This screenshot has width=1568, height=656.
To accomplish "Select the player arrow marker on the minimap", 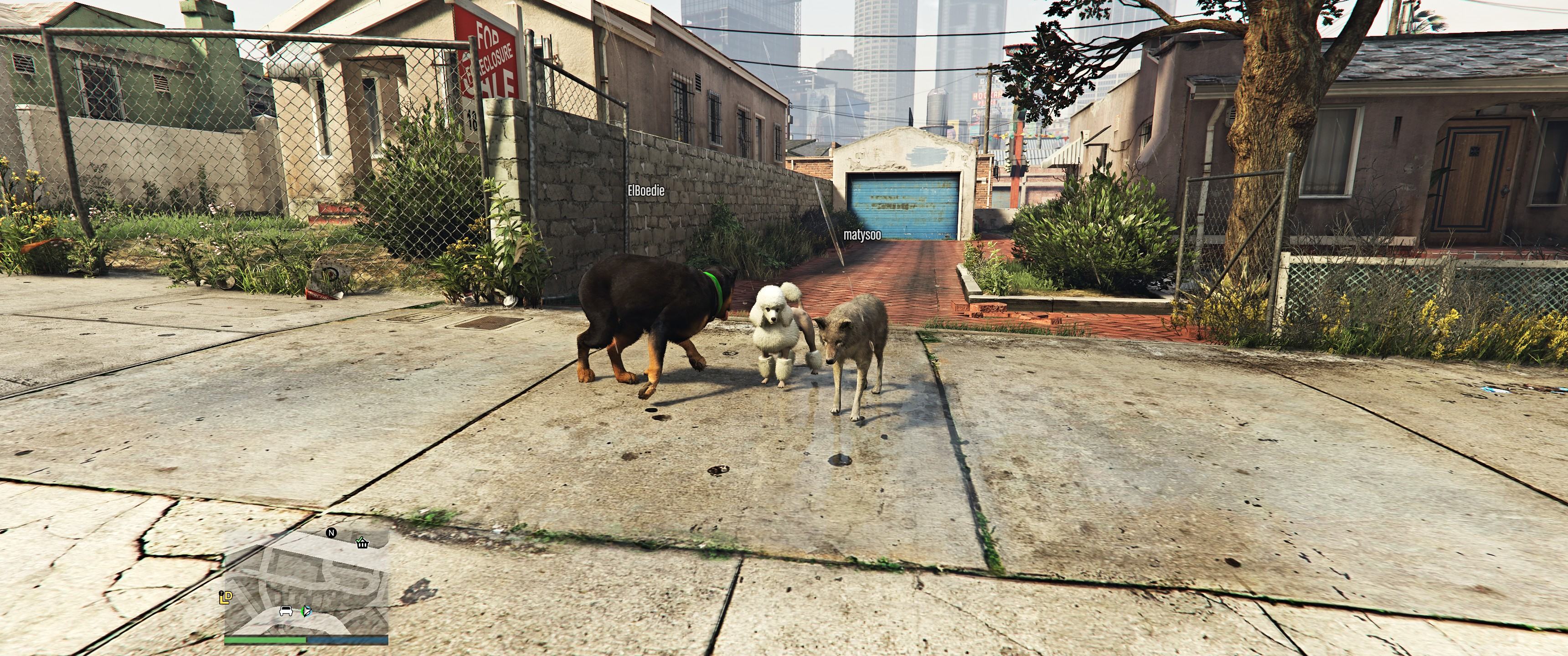I will point(306,612).
